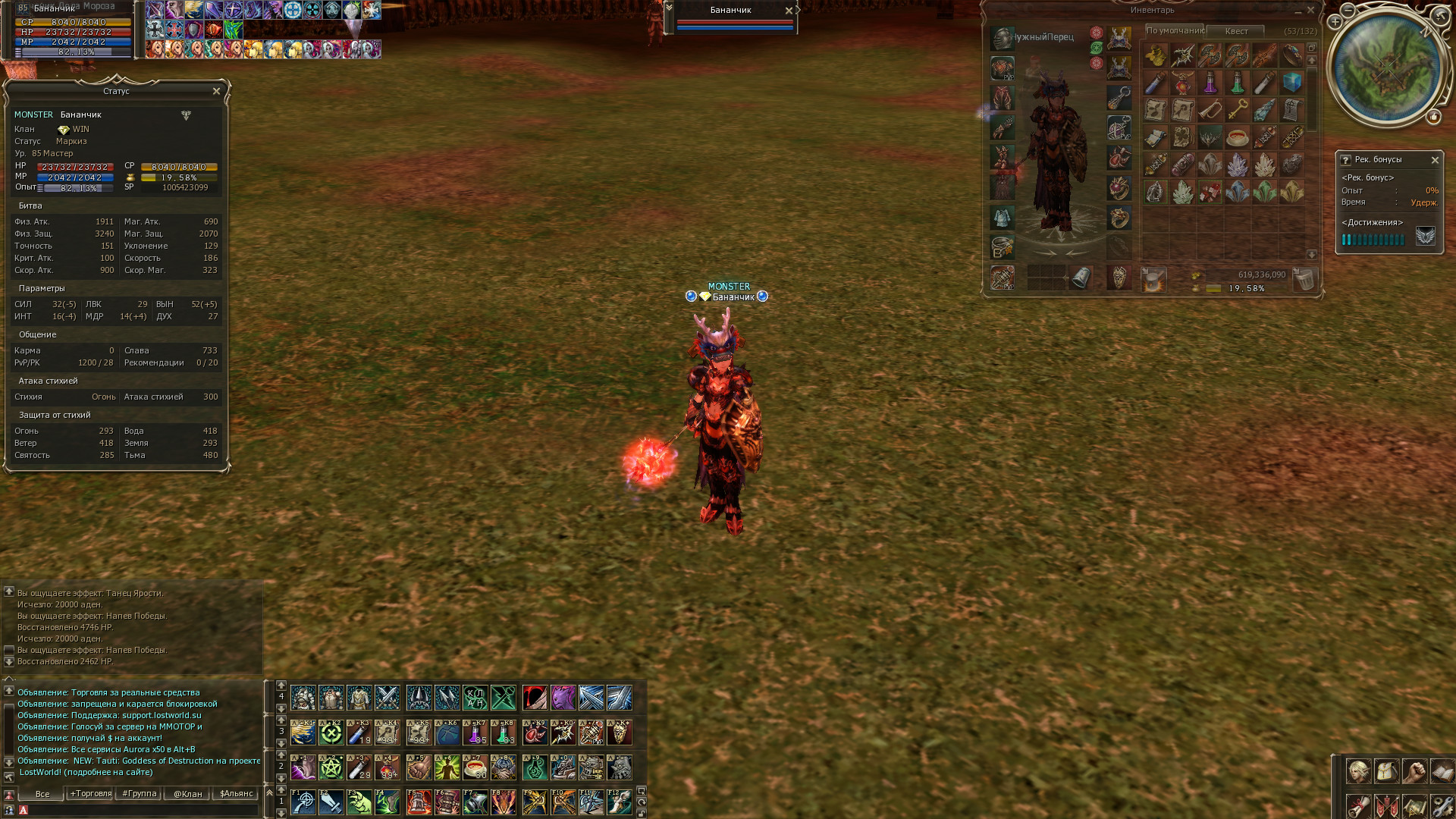Viewport: 1456px width, 819px height.
Task: Zoom out the minimap with minus button
Action: click(x=1348, y=10)
